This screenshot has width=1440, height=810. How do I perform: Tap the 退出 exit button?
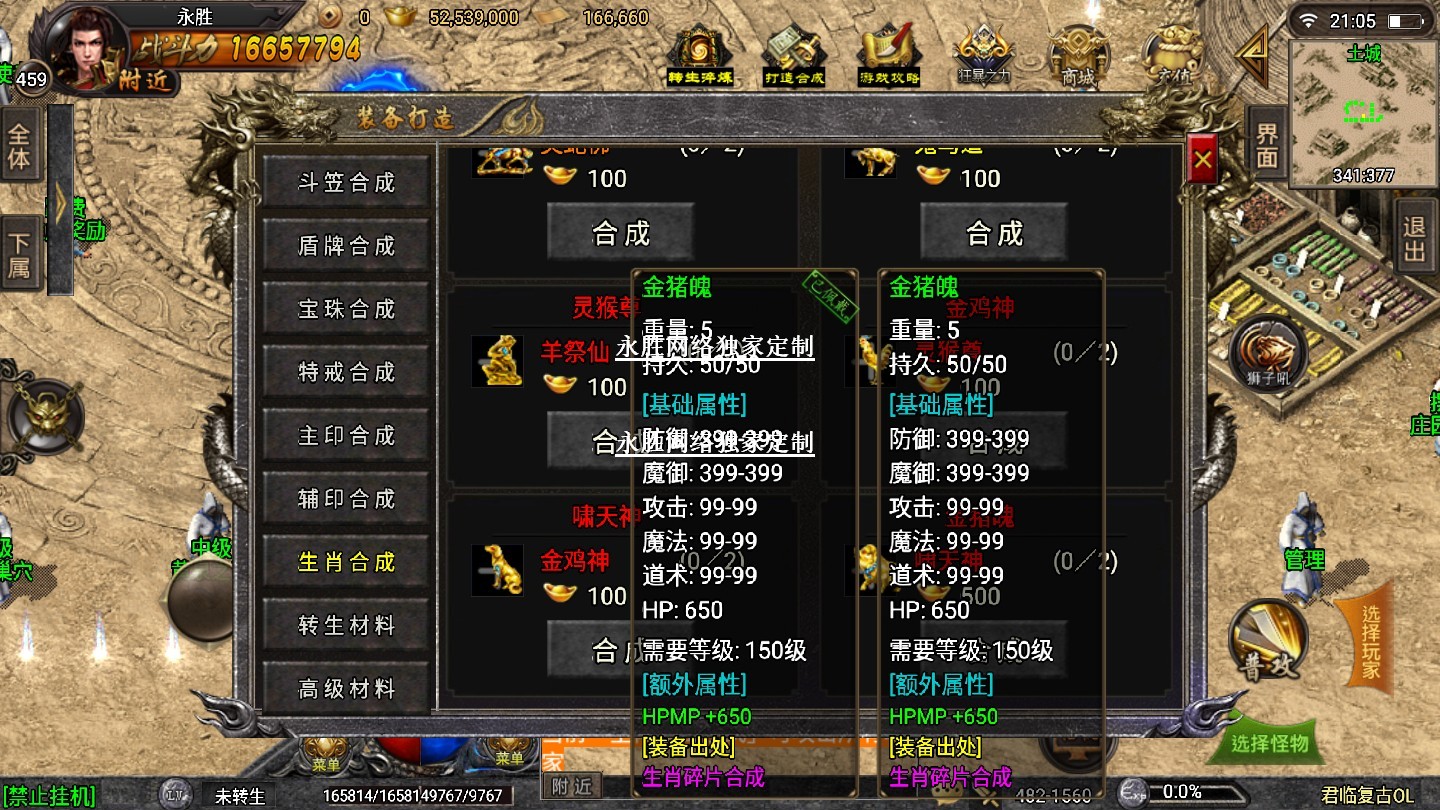(x=1413, y=238)
